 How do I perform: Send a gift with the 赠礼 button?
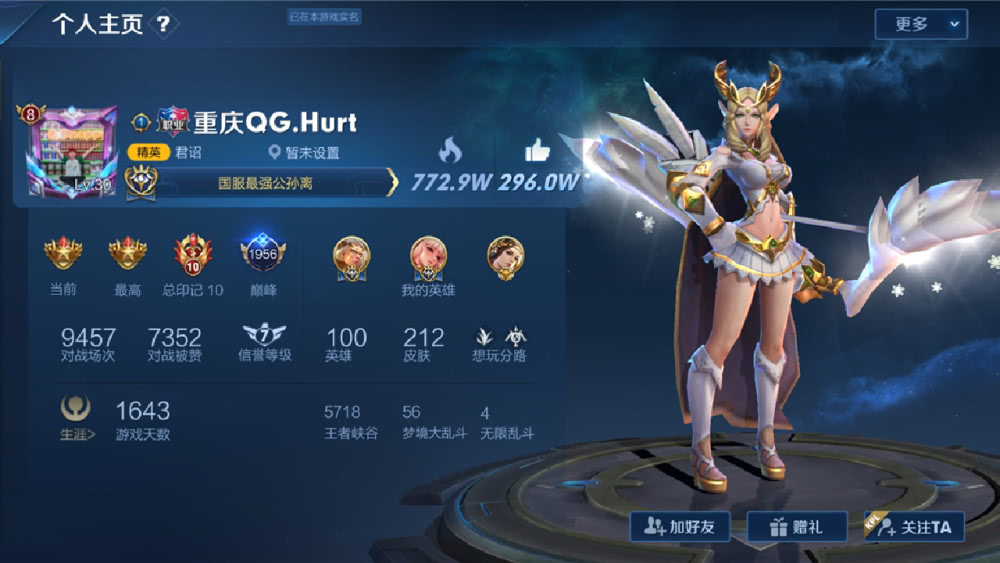(x=796, y=526)
